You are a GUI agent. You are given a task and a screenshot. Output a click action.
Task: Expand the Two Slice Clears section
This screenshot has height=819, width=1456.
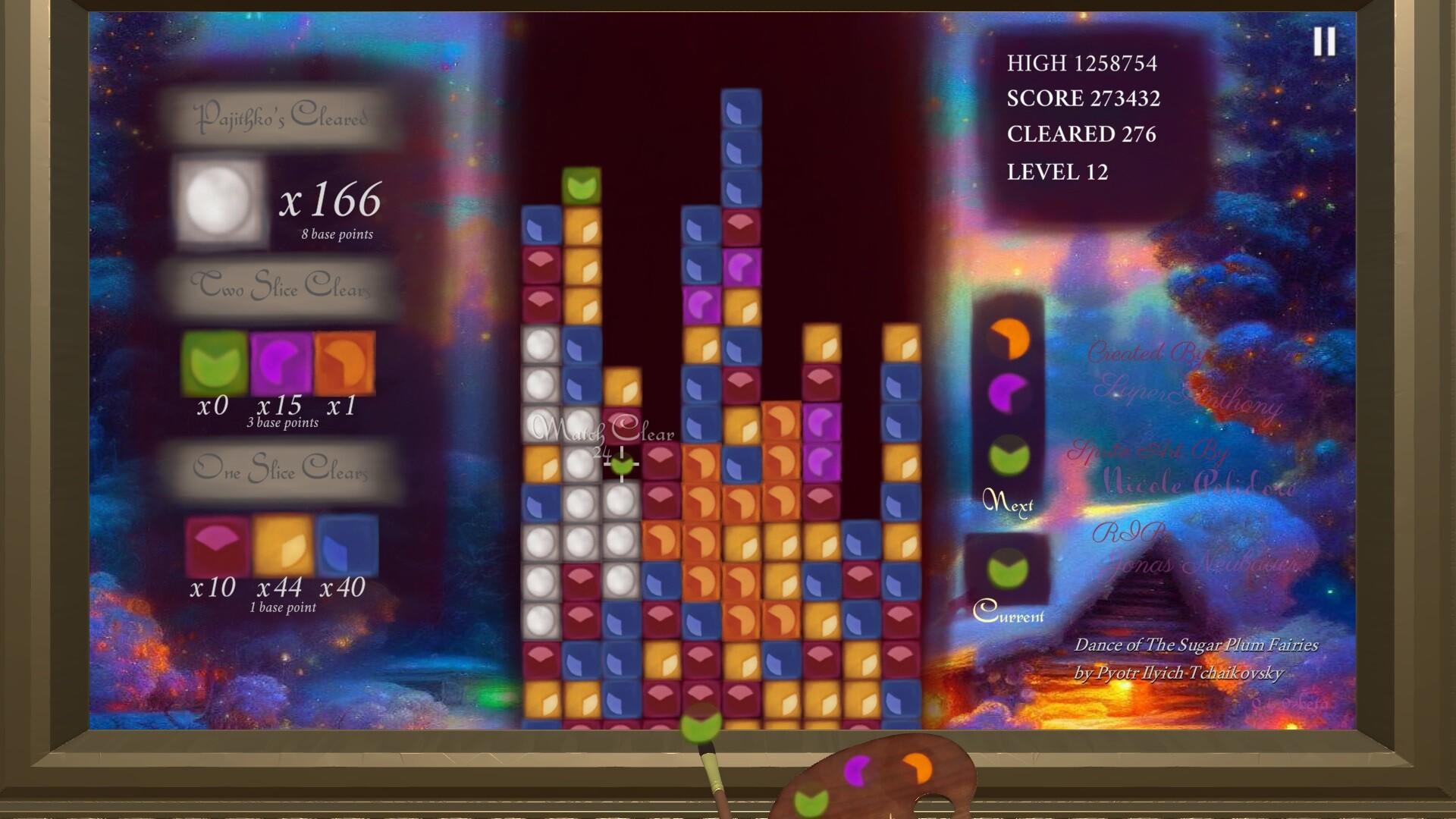click(x=281, y=287)
